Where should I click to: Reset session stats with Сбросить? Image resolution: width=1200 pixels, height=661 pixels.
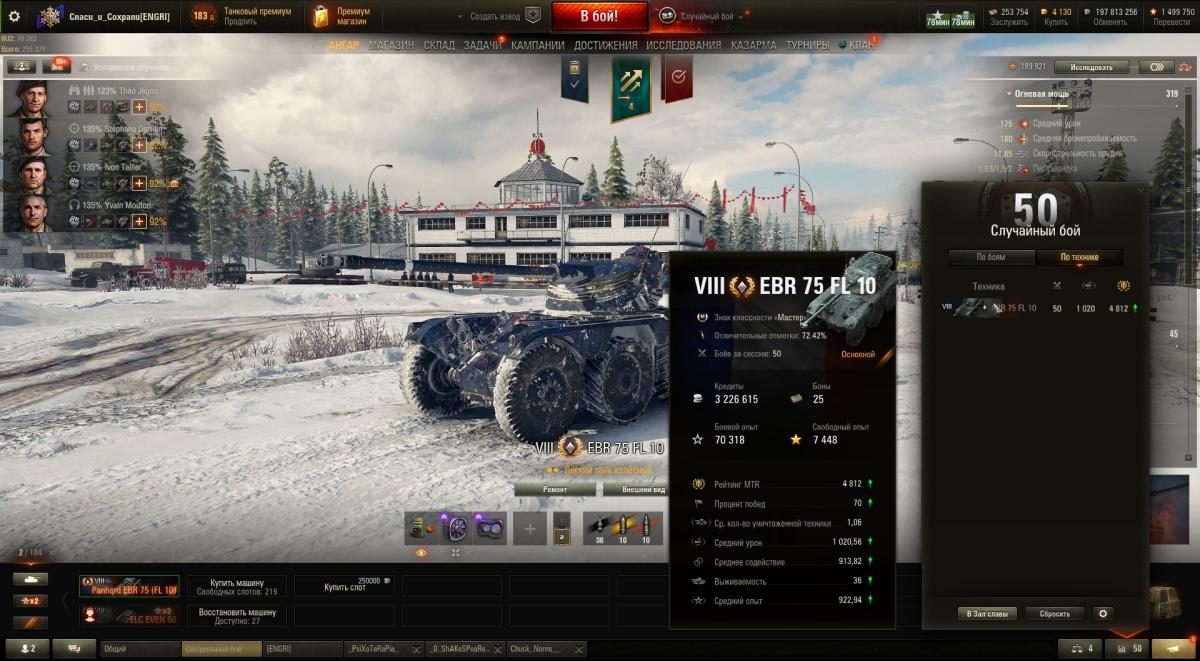coord(1054,613)
